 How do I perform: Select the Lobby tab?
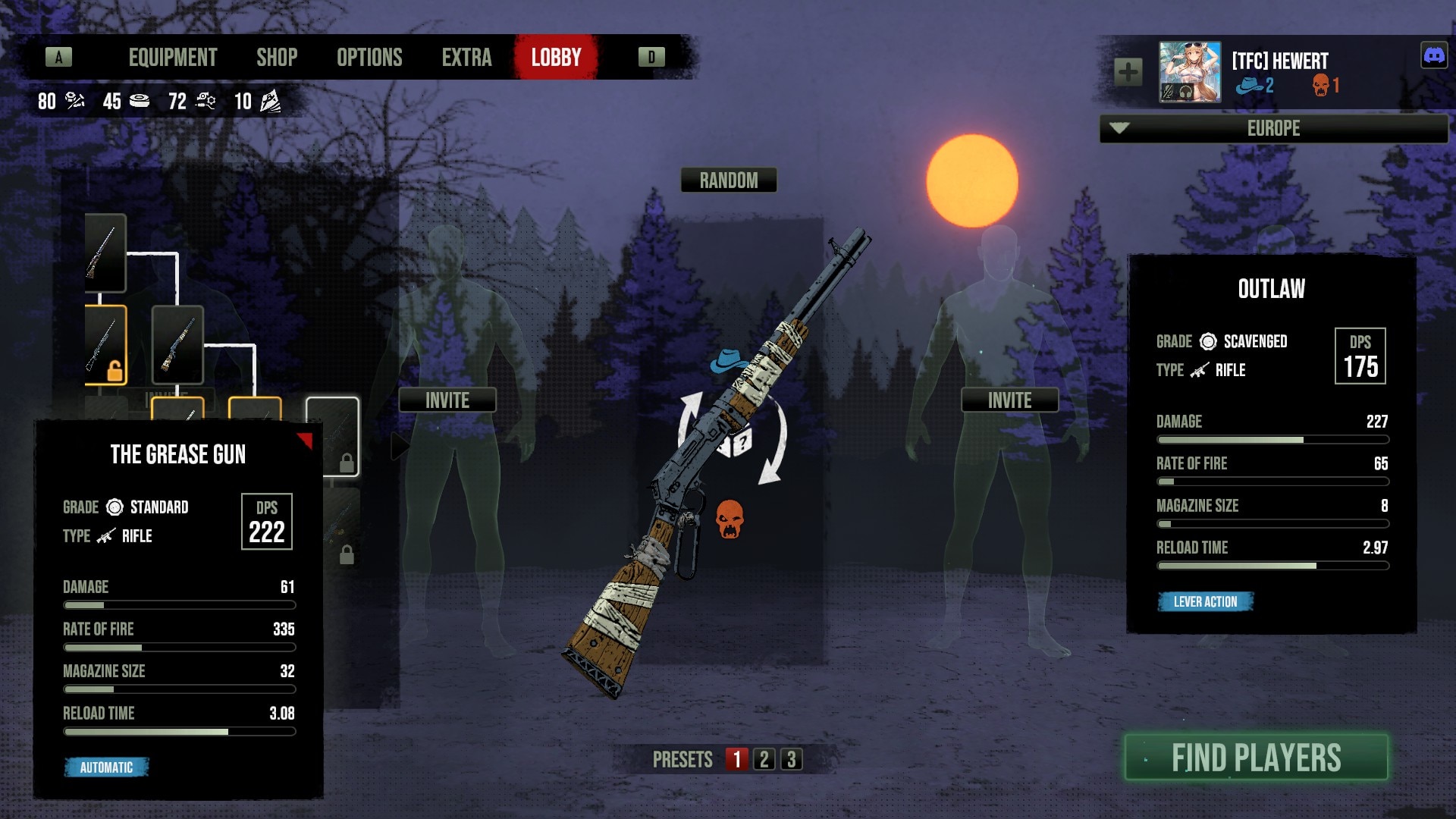tap(556, 58)
